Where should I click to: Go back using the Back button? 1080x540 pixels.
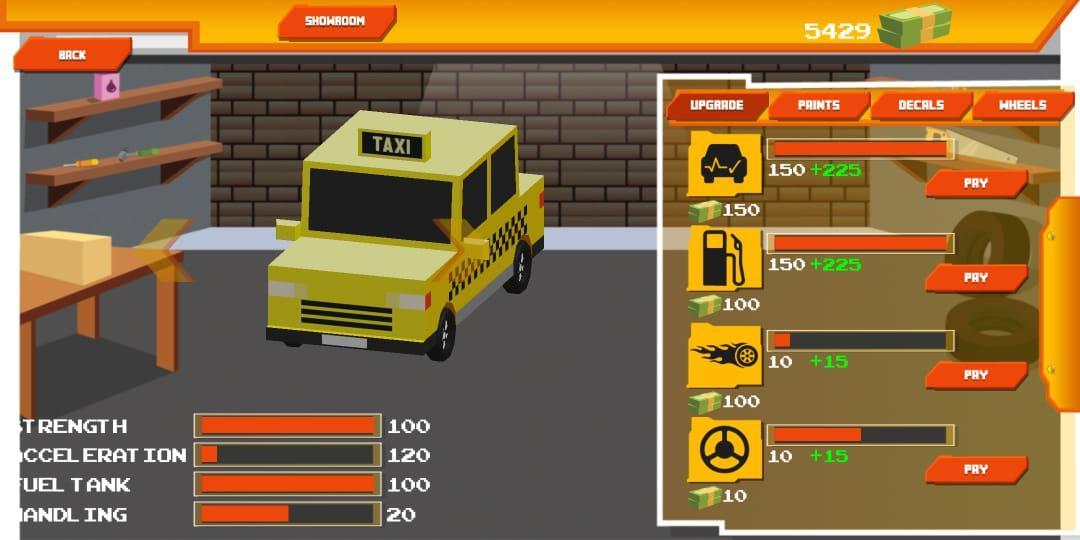tap(72, 55)
